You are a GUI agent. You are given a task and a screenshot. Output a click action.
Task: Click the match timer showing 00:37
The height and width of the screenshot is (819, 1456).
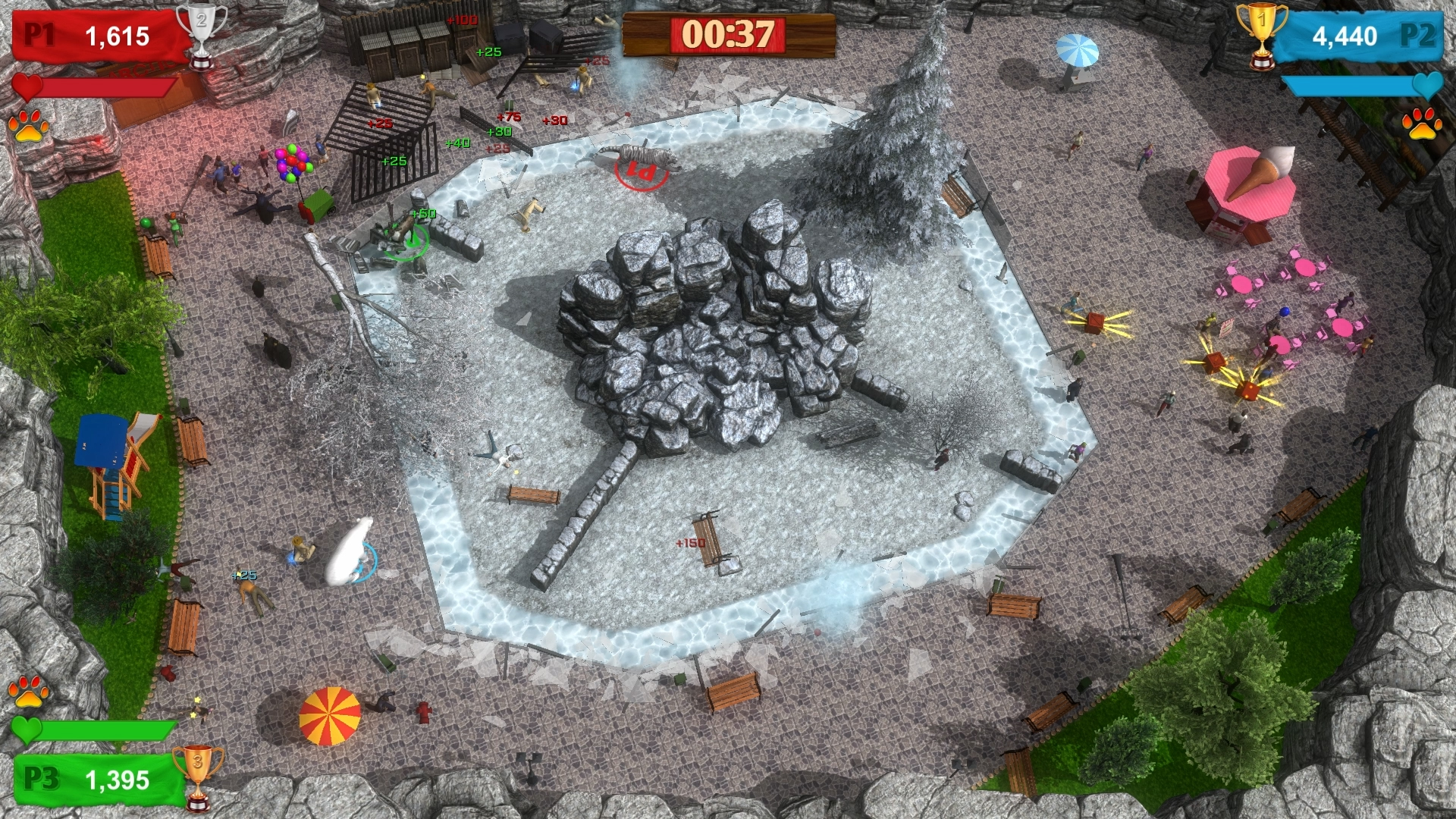point(726,33)
